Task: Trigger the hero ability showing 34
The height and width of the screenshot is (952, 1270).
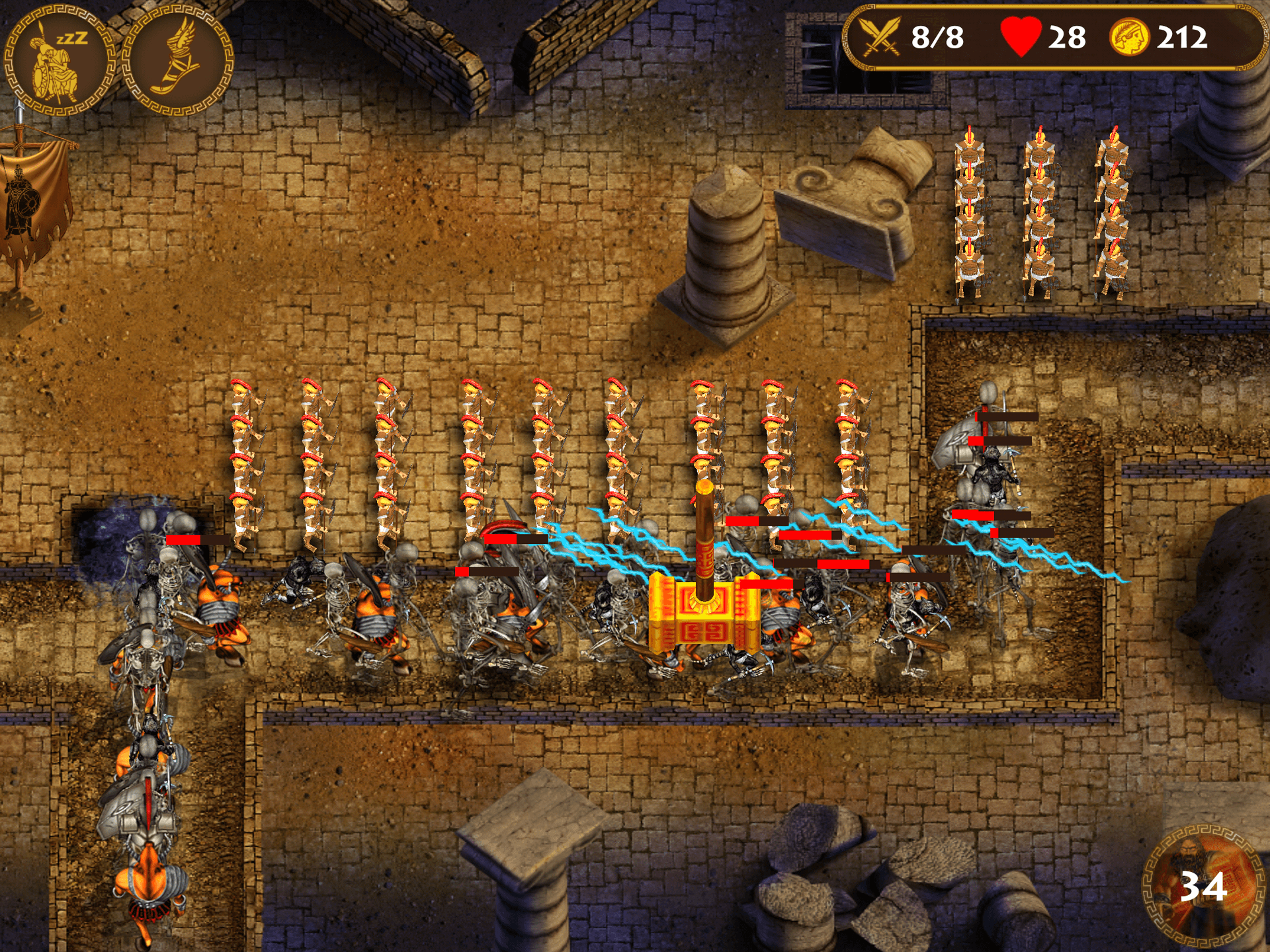Action: tap(1202, 885)
